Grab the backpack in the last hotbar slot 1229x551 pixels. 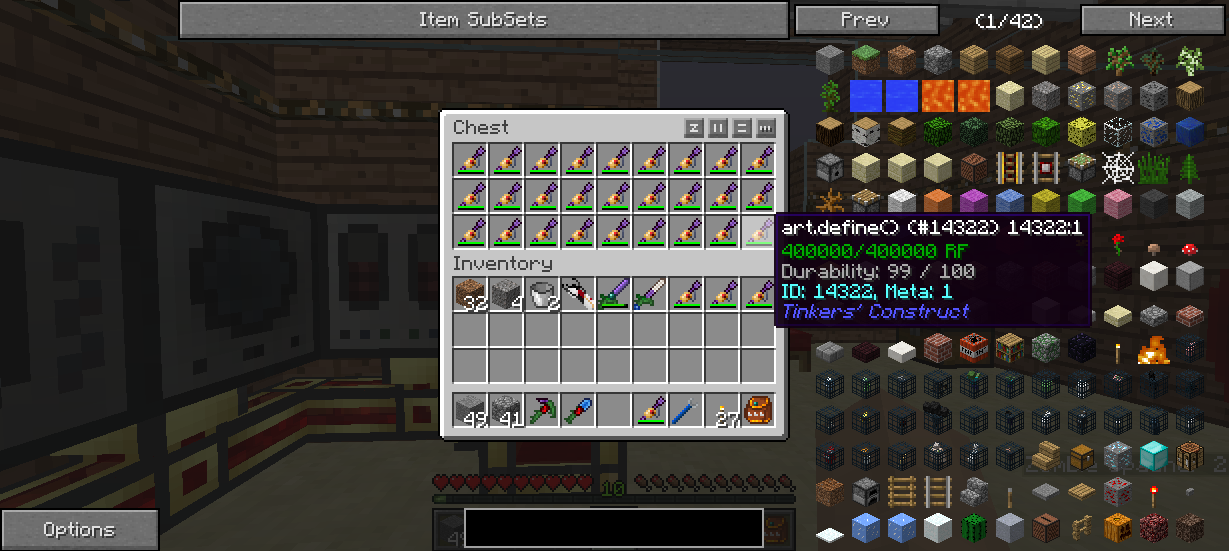[760, 411]
